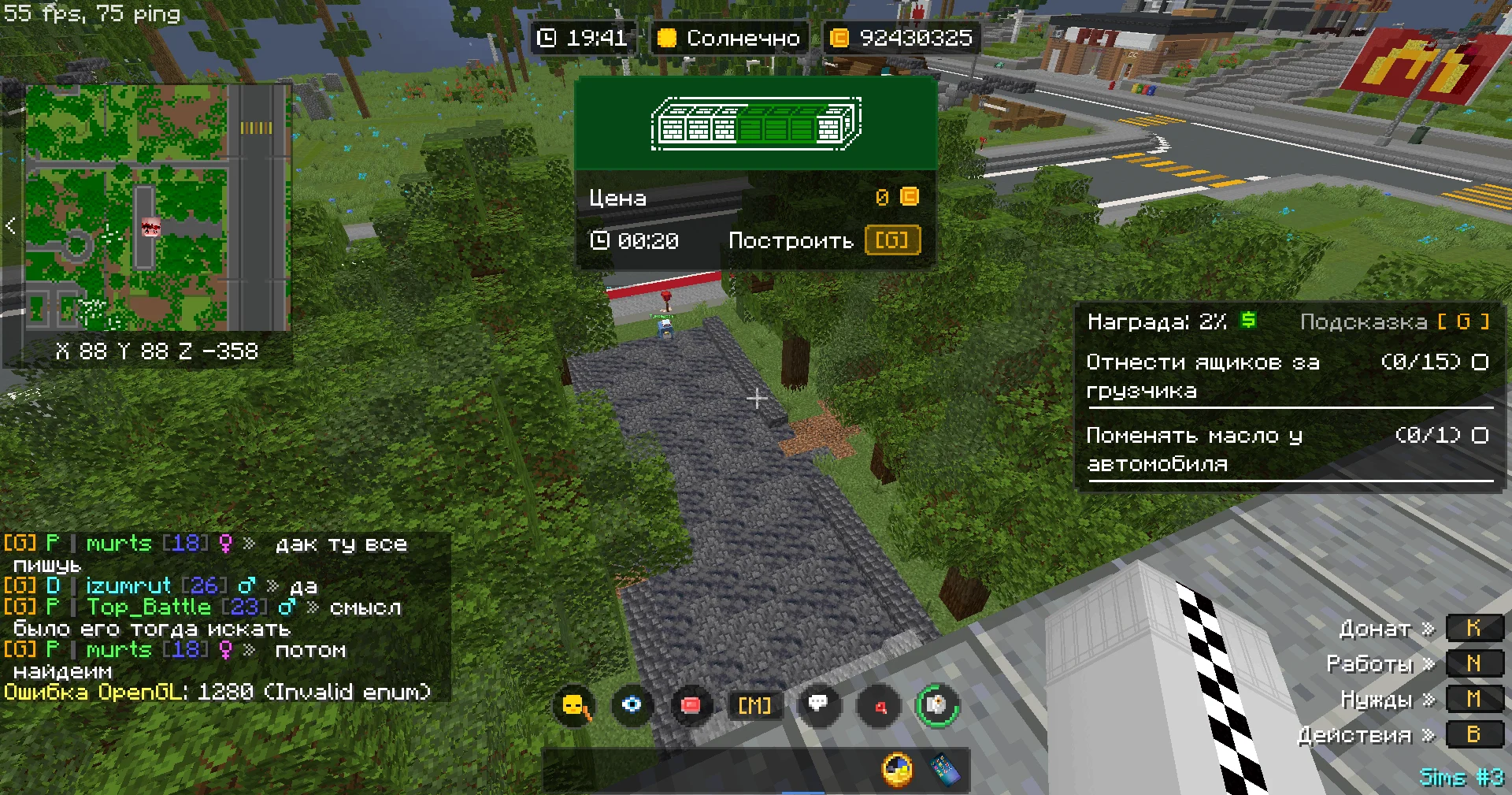Open the white speech bubble icon
The width and height of the screenshot is (1512, 795).
[x=818, y=704]
